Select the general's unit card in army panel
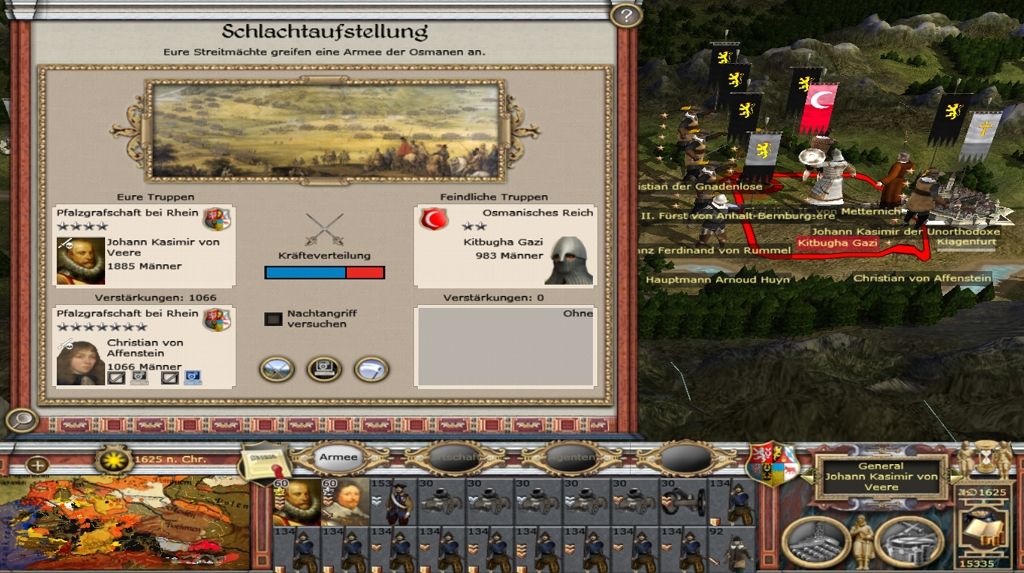The width and height of the screenshot is (1024, 573). pos(296,502)
